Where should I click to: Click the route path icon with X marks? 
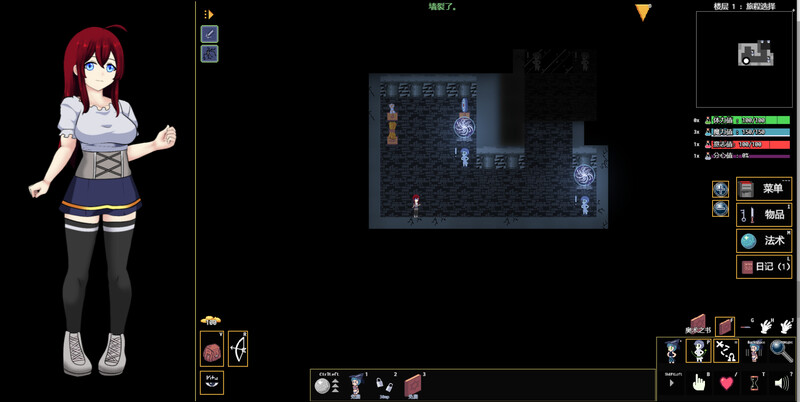pos(726,351)
